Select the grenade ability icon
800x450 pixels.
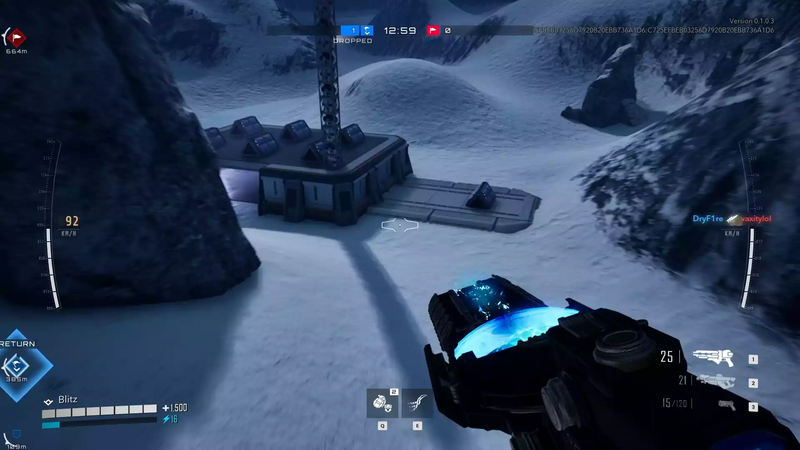(382, 403)
